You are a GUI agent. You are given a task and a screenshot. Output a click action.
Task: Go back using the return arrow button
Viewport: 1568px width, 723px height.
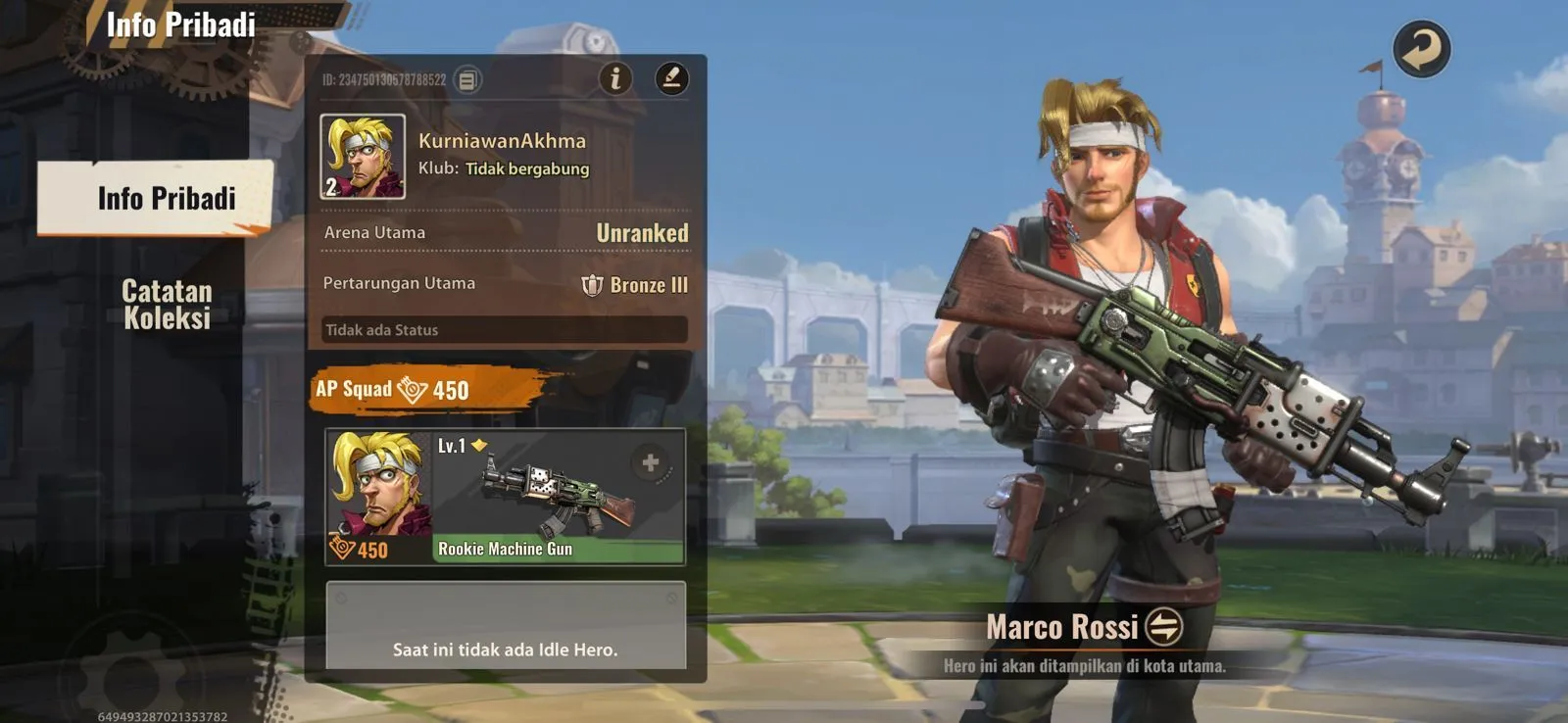1421,49
